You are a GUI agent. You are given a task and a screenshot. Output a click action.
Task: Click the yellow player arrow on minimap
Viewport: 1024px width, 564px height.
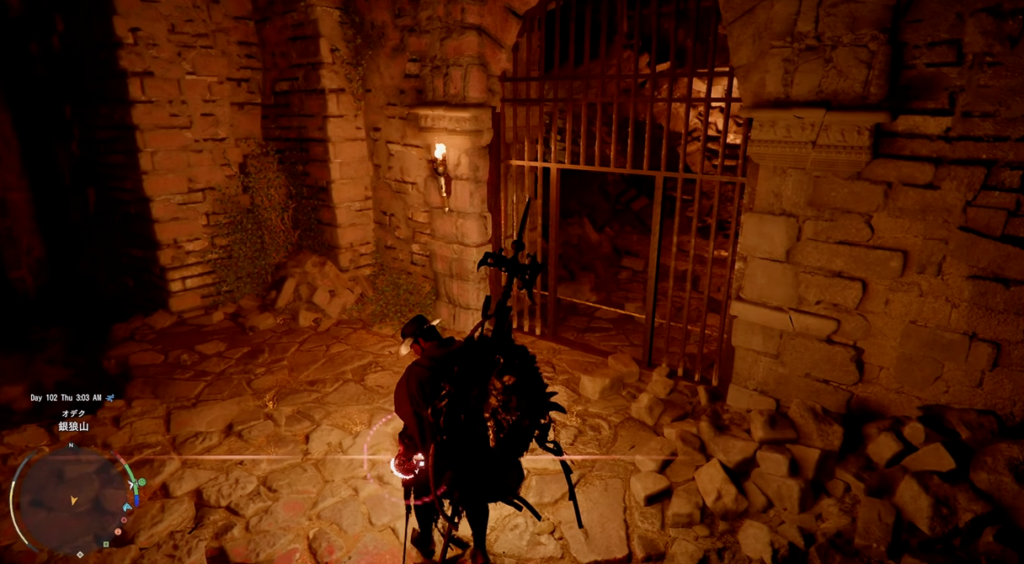point(74,500)
